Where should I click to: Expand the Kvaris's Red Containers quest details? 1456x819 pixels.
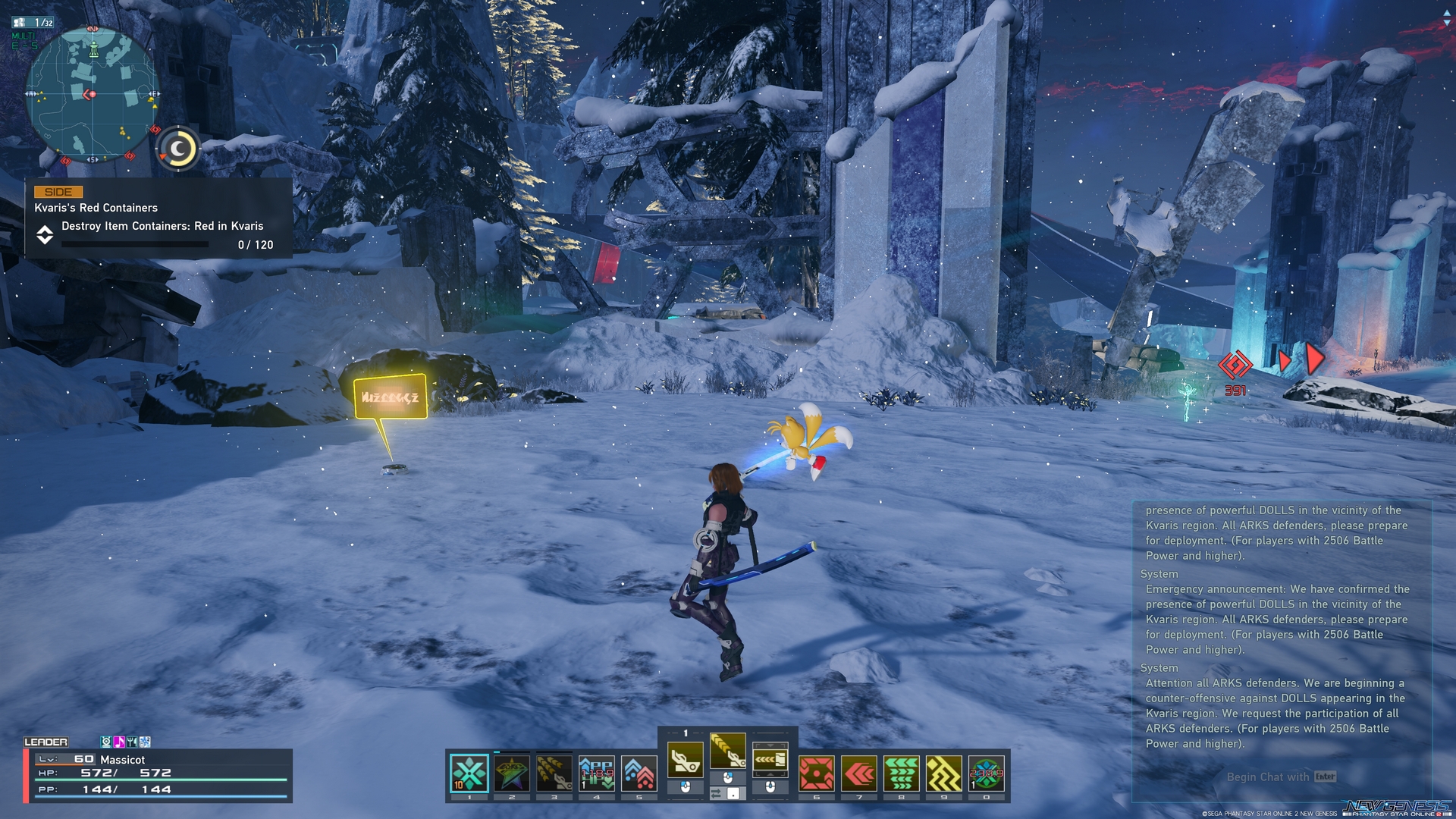coord(46,236)
